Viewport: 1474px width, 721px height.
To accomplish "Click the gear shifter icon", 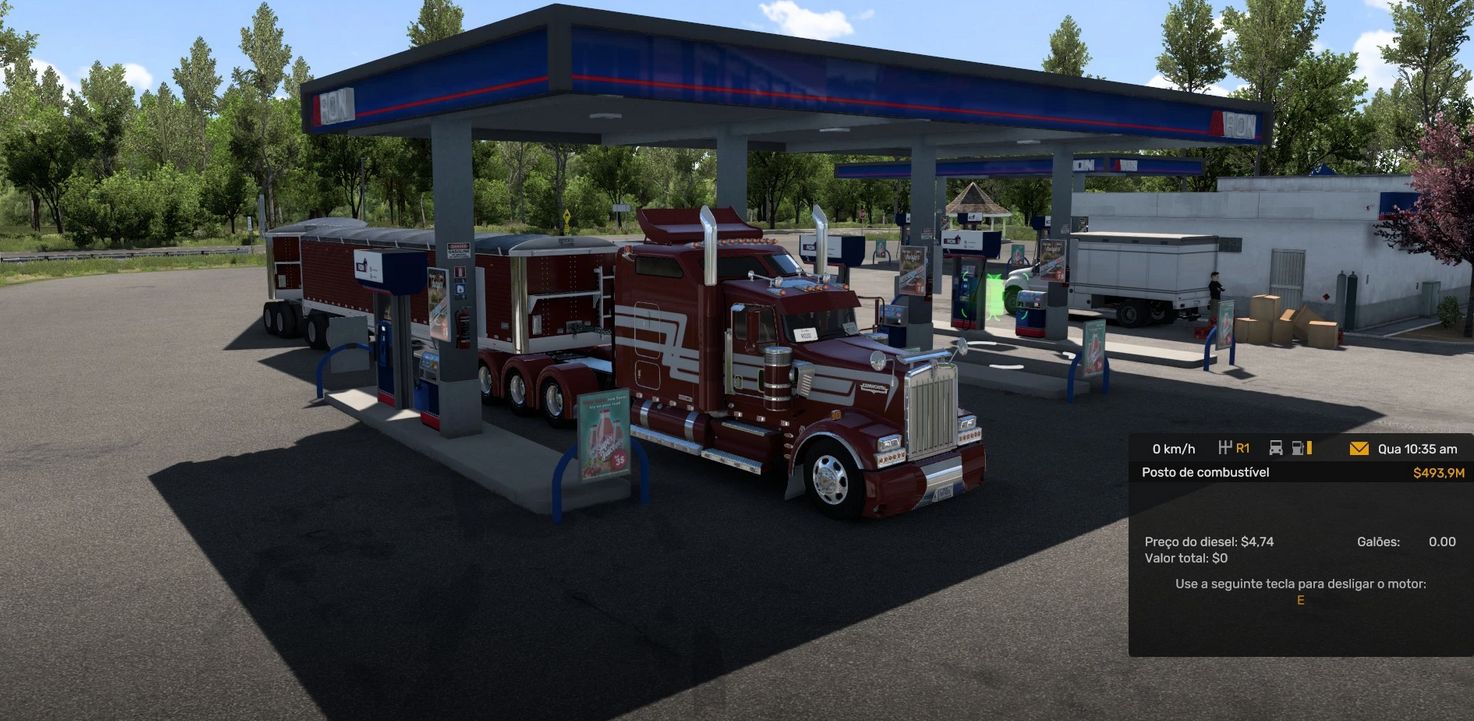I will (x=1226, y=448).
